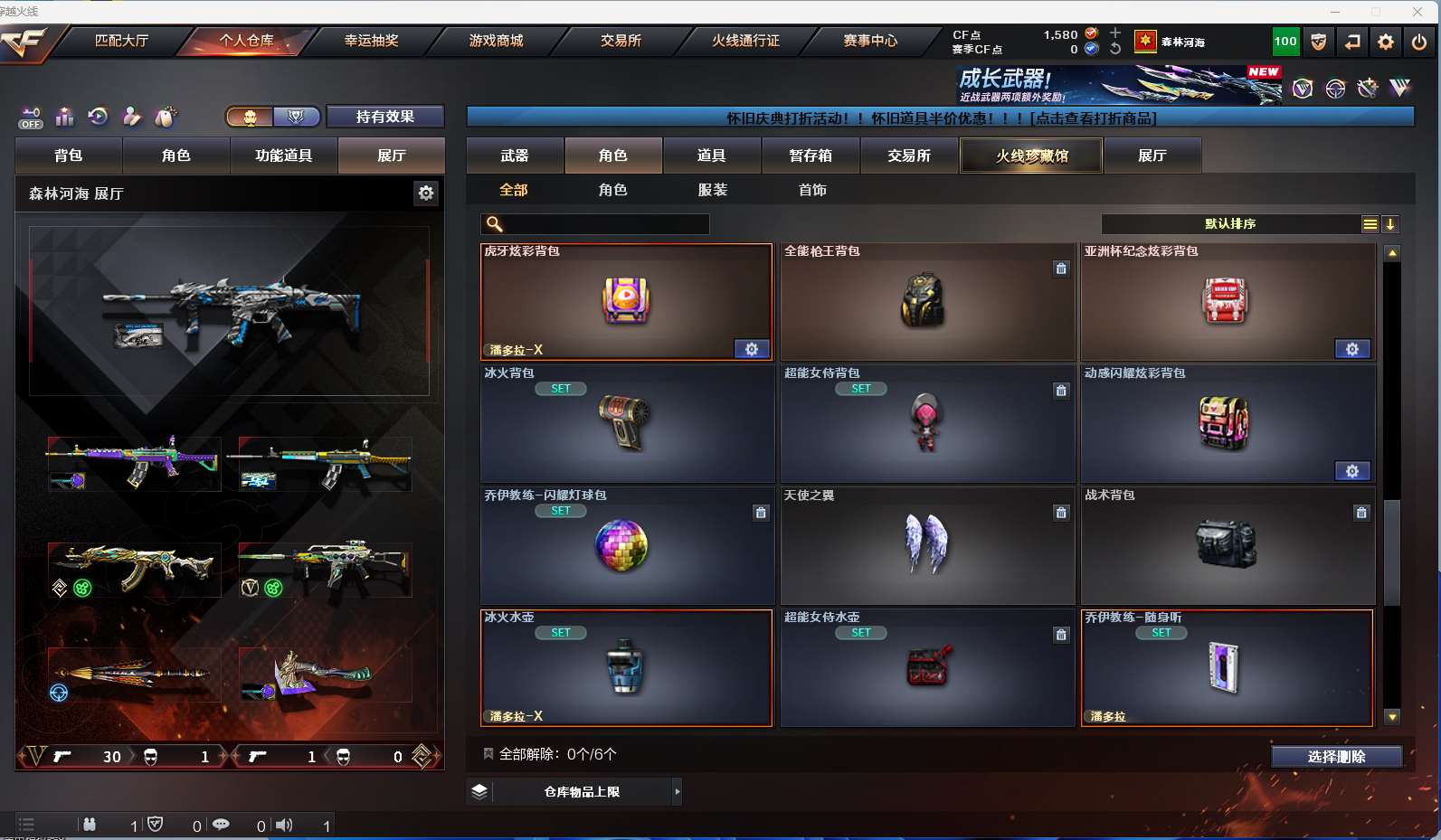Open the 匹配大厅 lobby menu
The height and width of the screenshot is (840, 1441).
(x=121, y=41)
